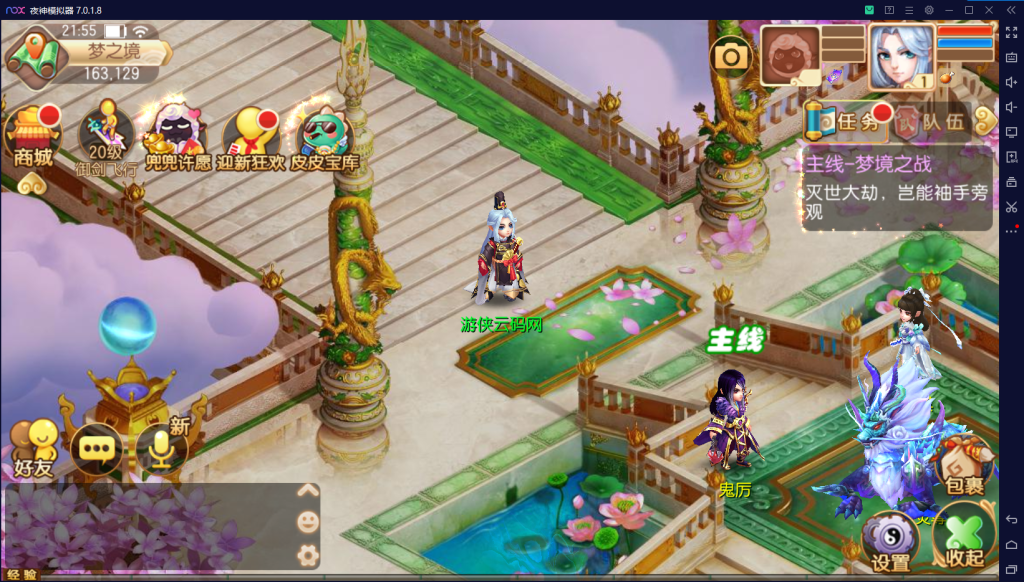Viewport: 1024px width, 582px height.
Task: Tap the camera screenshot icon
Action: [x=731, y=56]
